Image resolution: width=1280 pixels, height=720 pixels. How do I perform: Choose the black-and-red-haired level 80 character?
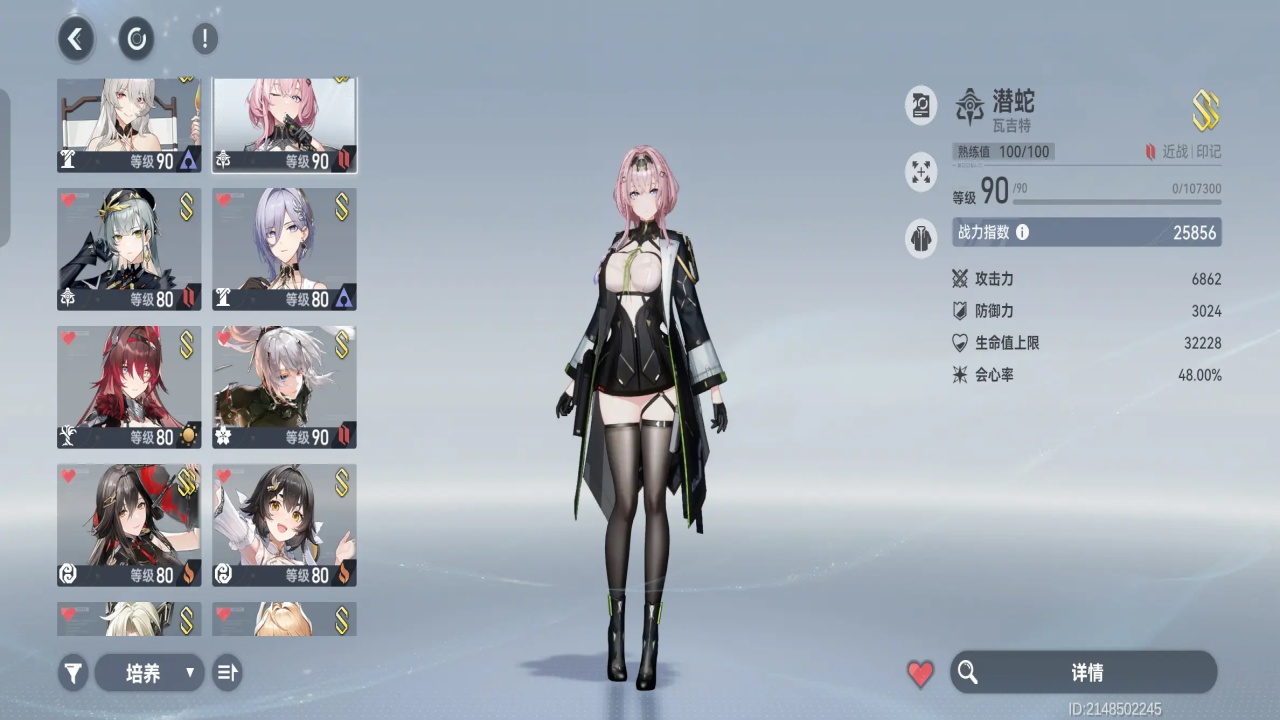click(x=129, y=525)
